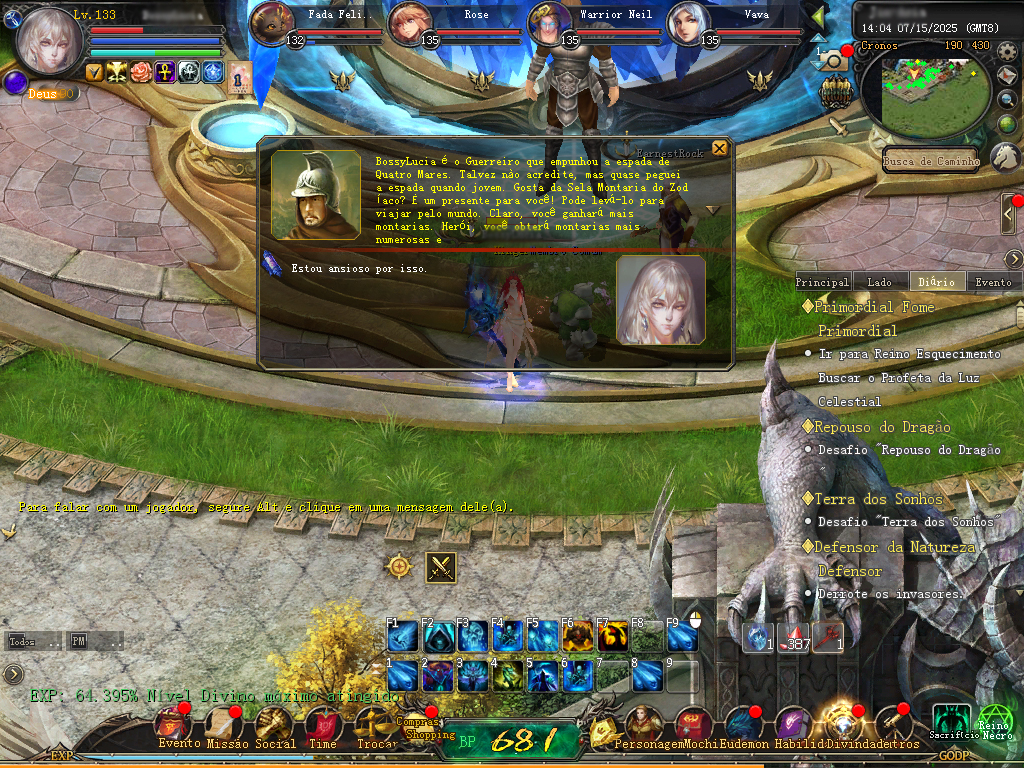1024x768 pixels.
Task: Open the camera screenshot icon
Action: [833, 61]
